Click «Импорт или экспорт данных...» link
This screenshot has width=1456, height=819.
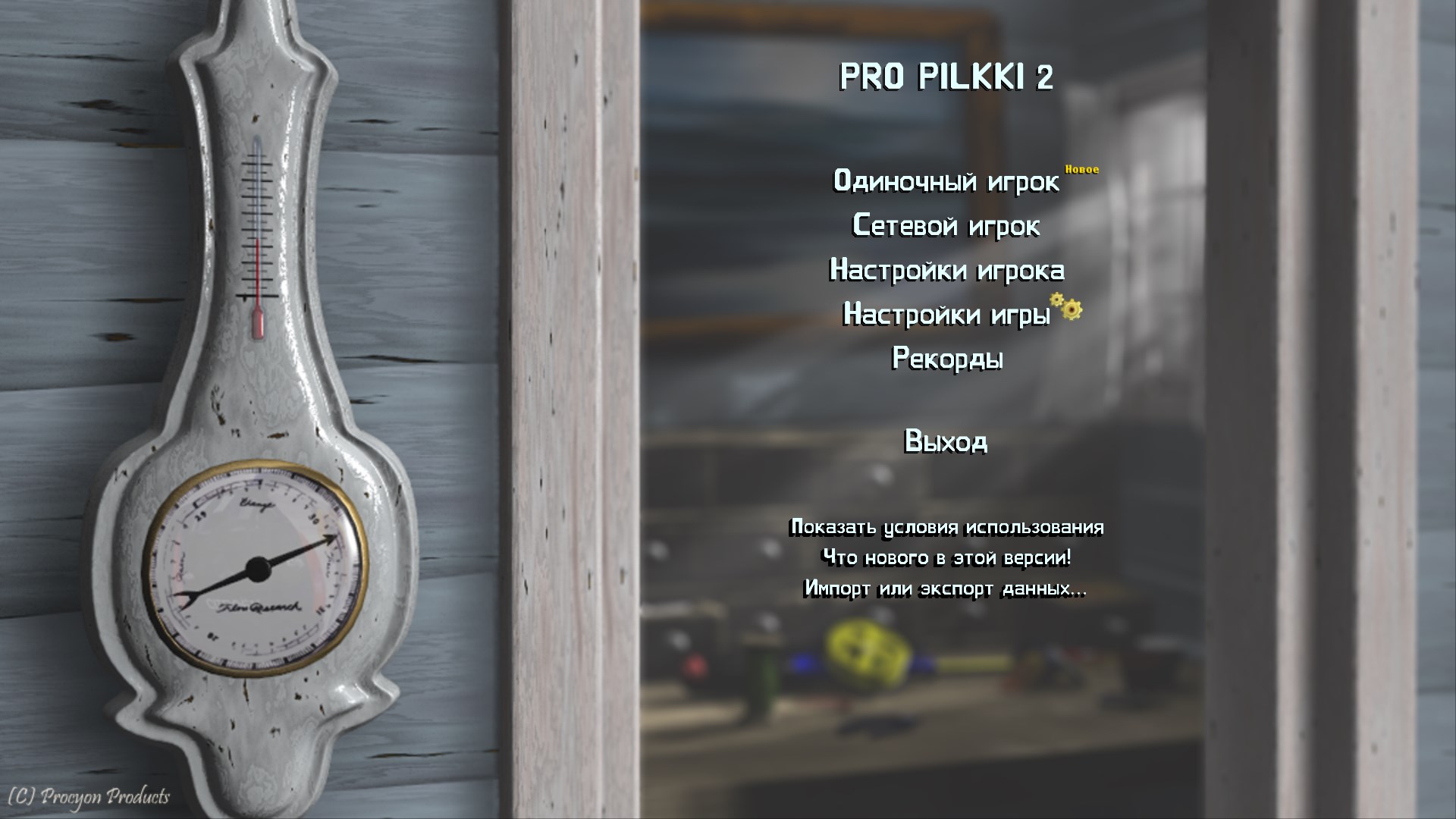tap(946, 589)
